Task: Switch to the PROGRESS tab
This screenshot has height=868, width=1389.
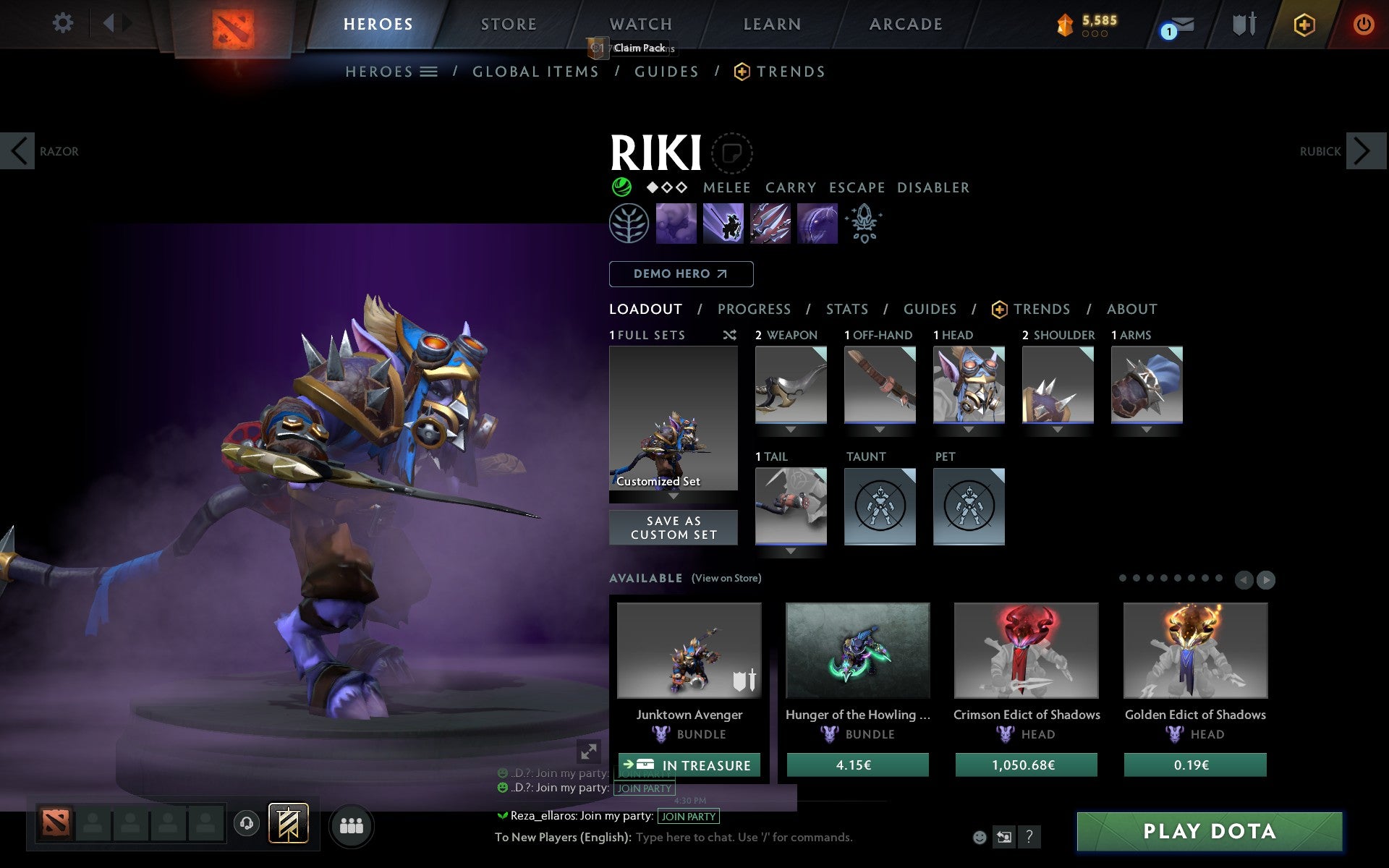Action: click(754, 309)
